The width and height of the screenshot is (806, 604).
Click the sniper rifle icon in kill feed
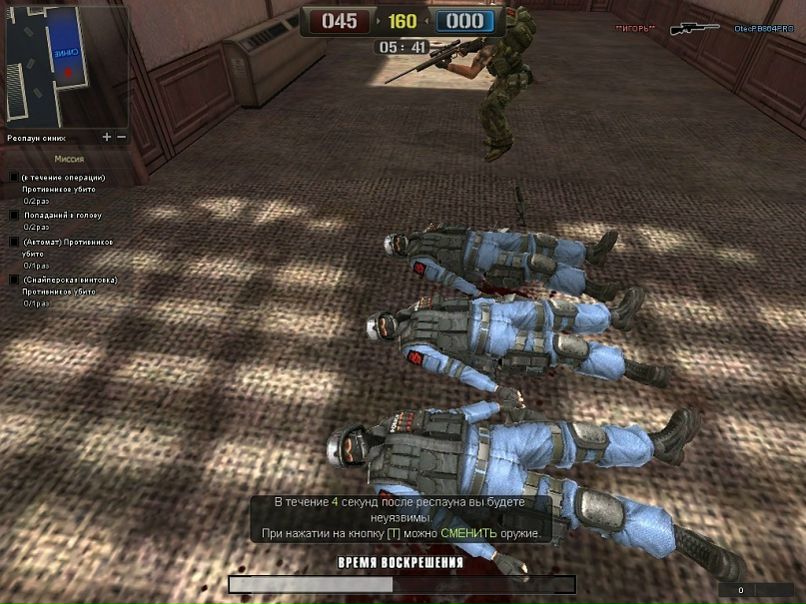[x=695, y=29]
